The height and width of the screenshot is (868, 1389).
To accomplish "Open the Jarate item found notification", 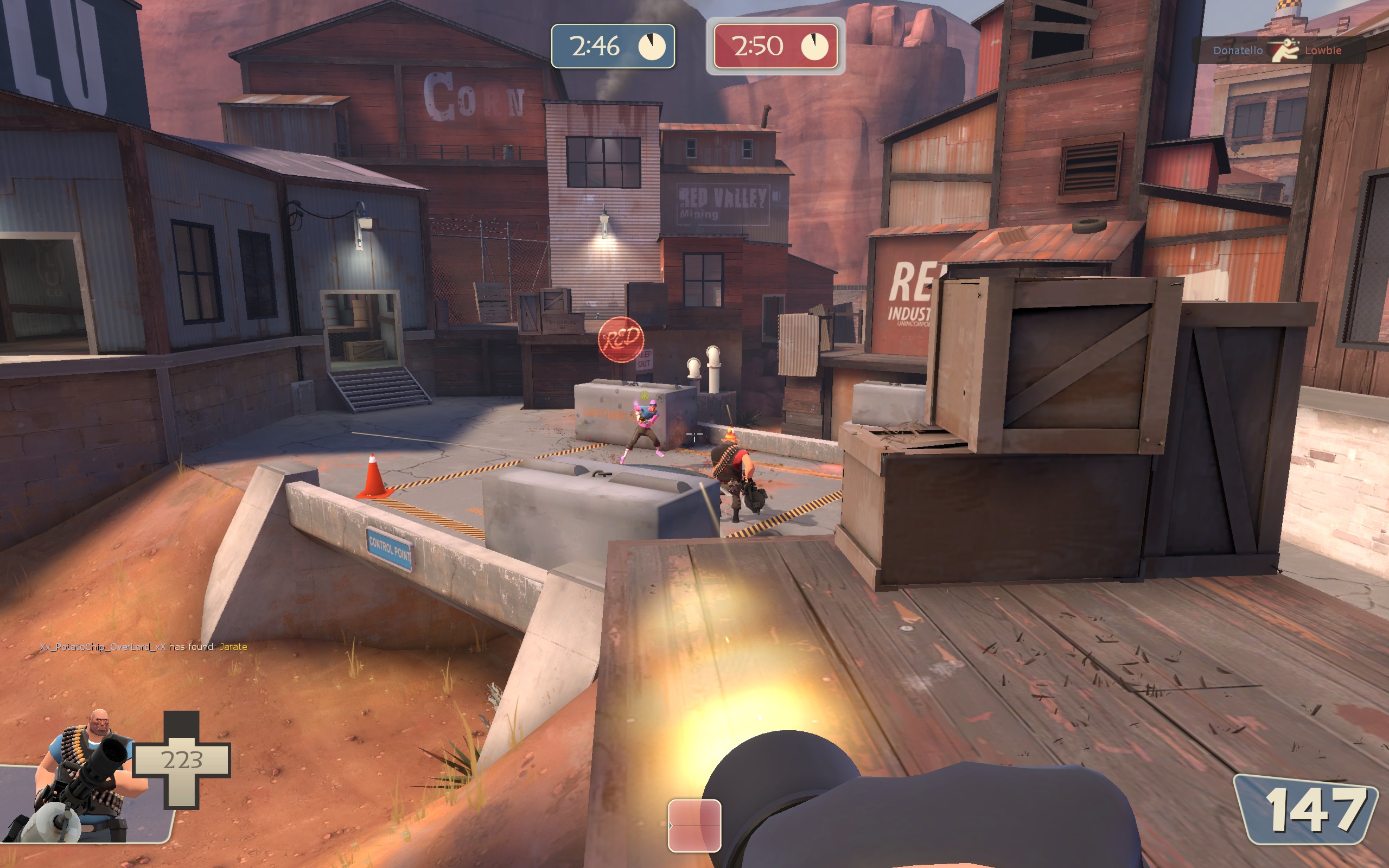I will point(143,647).
